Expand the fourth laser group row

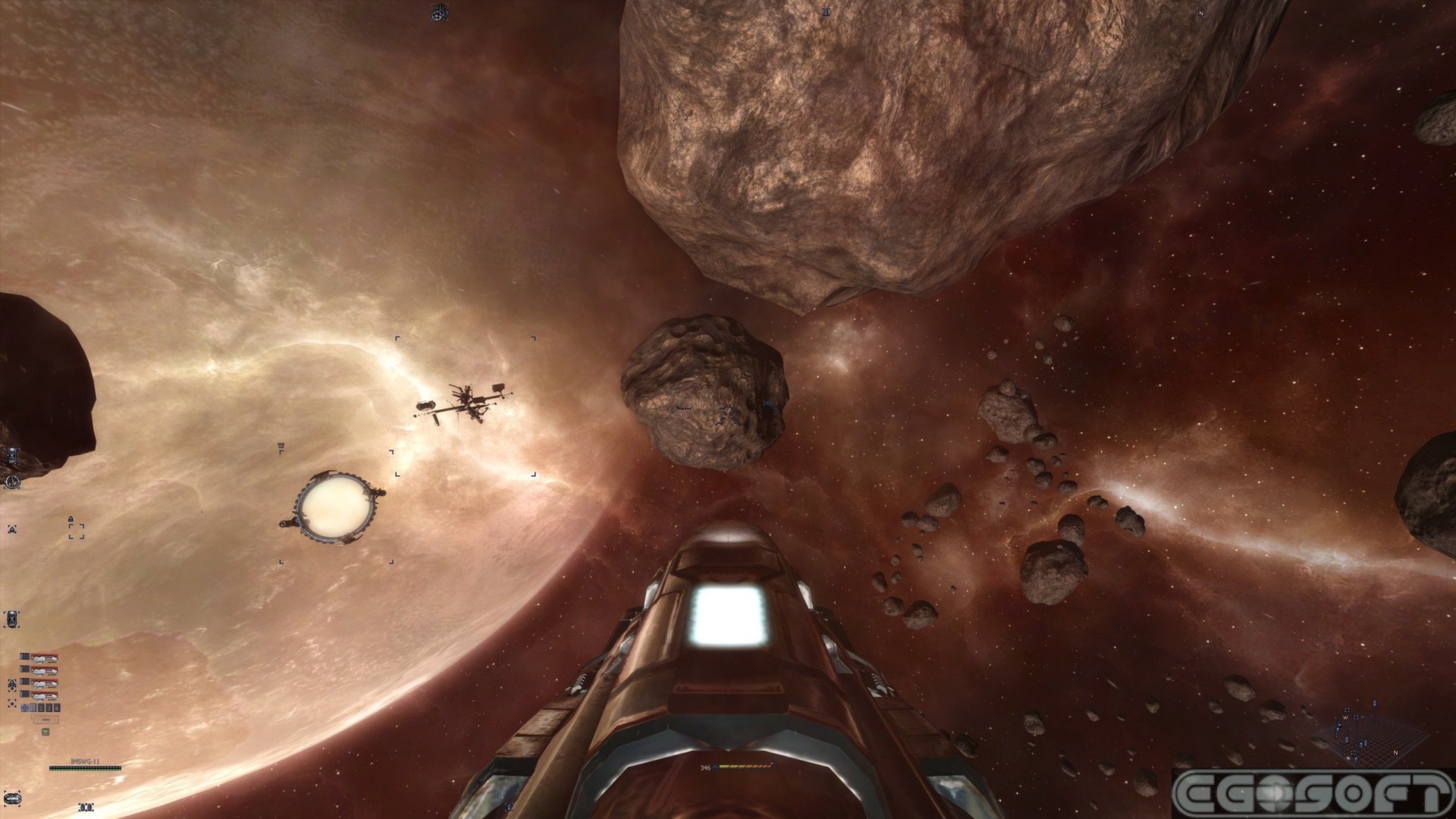tap(45, 695)
